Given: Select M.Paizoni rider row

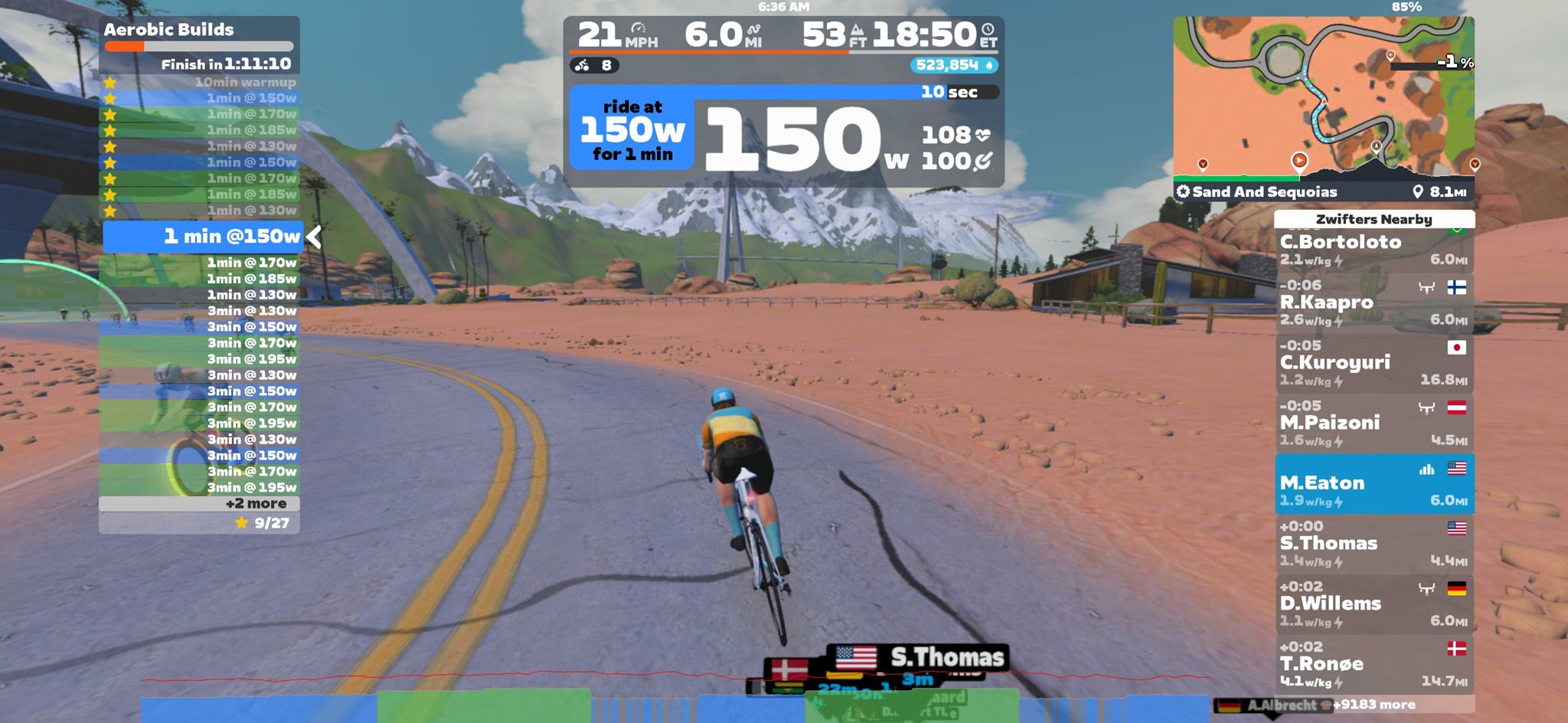Looking at the screenshot, I should click(1374, 424).
